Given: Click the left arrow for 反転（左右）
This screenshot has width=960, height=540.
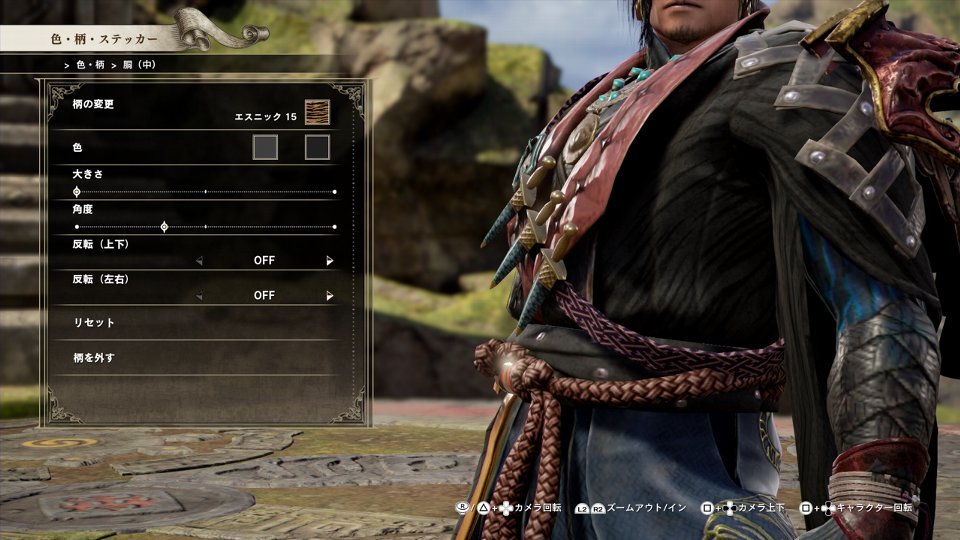Looking at the screenshot, I should pyautogui.click(x=198, y=296).
